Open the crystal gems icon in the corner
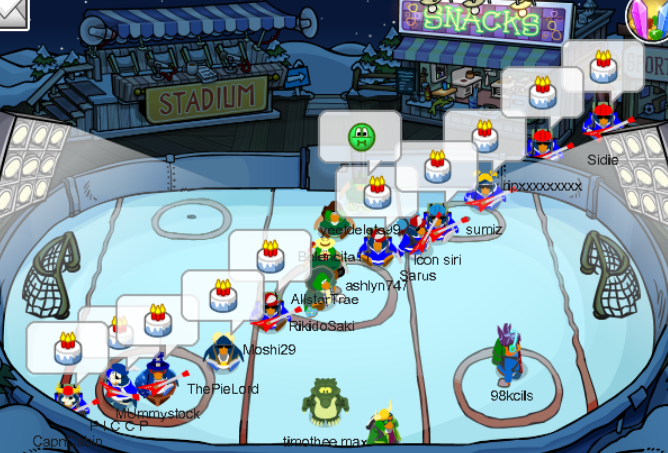The width and height of the screenshot is (668, 453). point(648,17)
